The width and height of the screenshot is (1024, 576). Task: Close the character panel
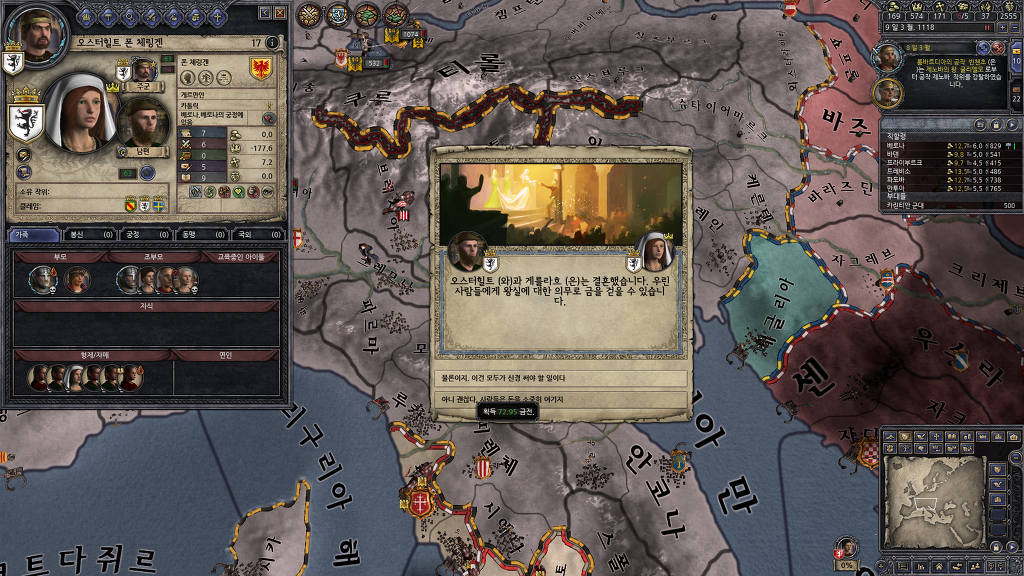(281, 12)
